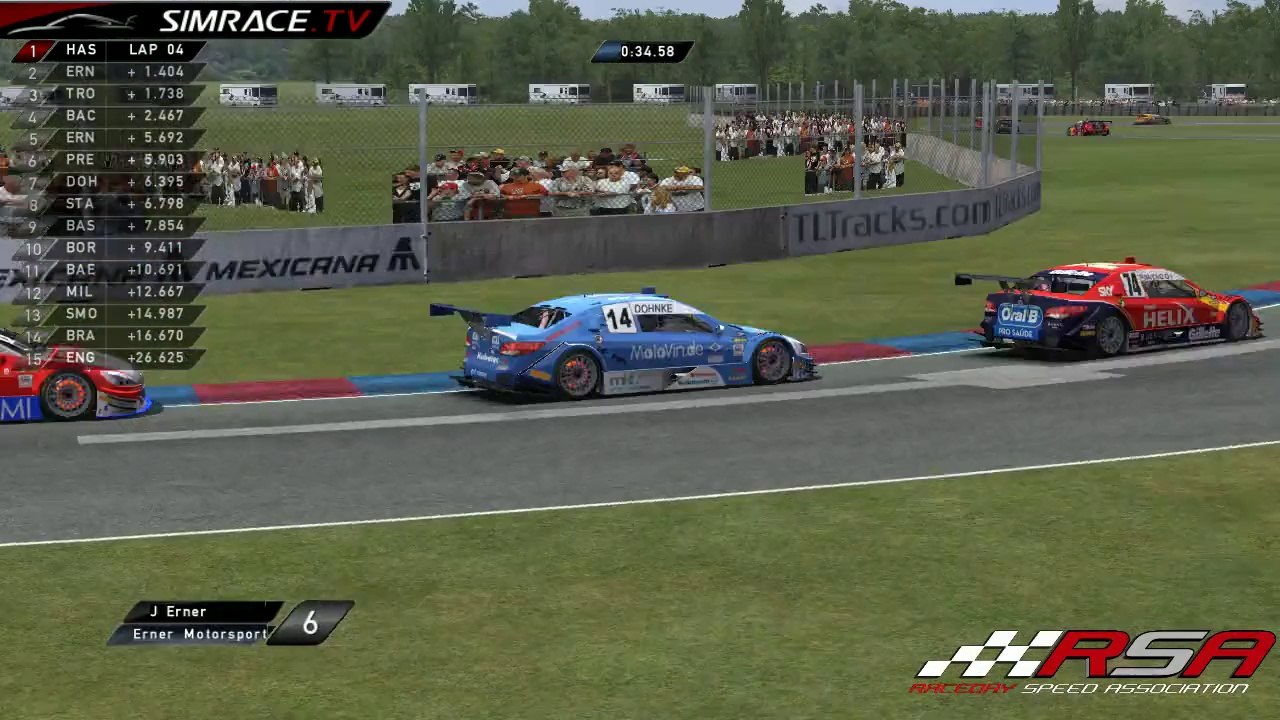Select last-place ENG standings row

(x=108, y=358)
